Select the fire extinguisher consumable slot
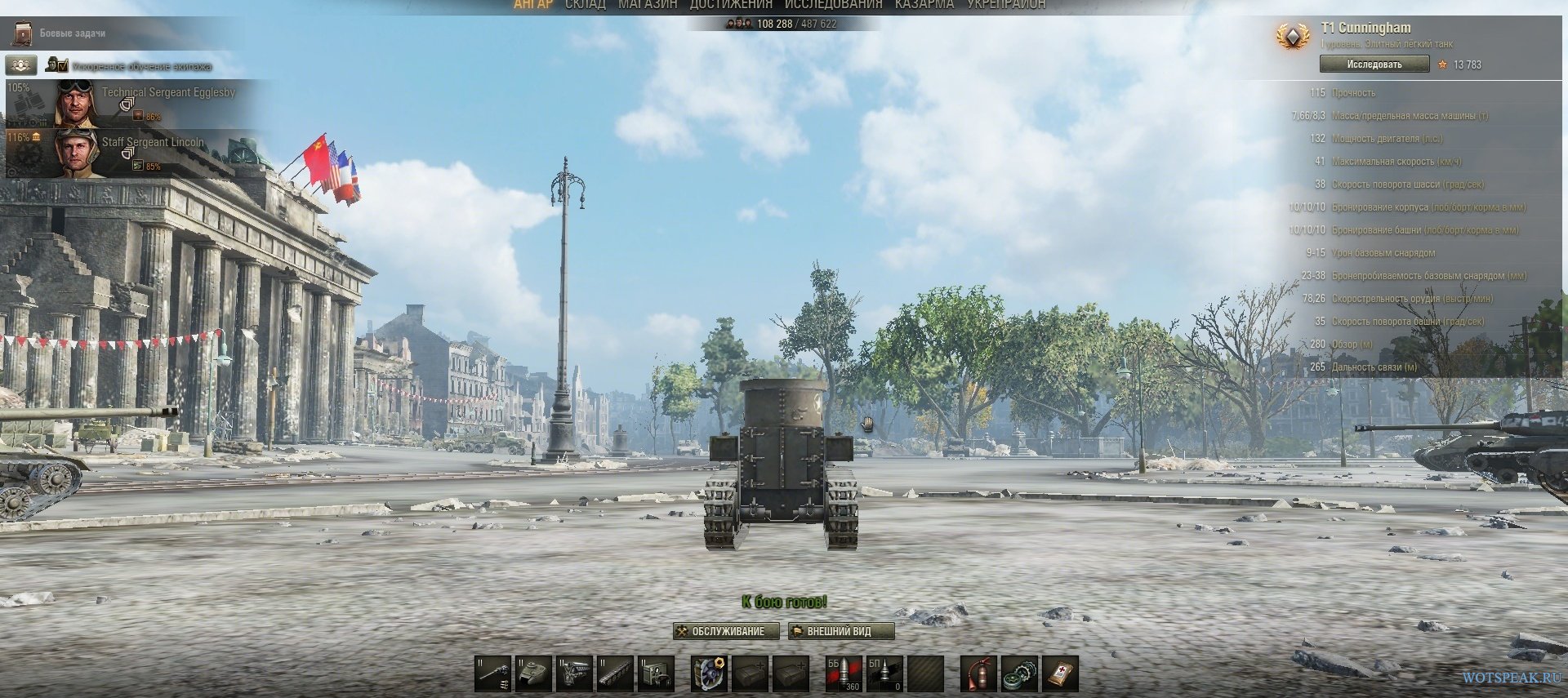 978,674
